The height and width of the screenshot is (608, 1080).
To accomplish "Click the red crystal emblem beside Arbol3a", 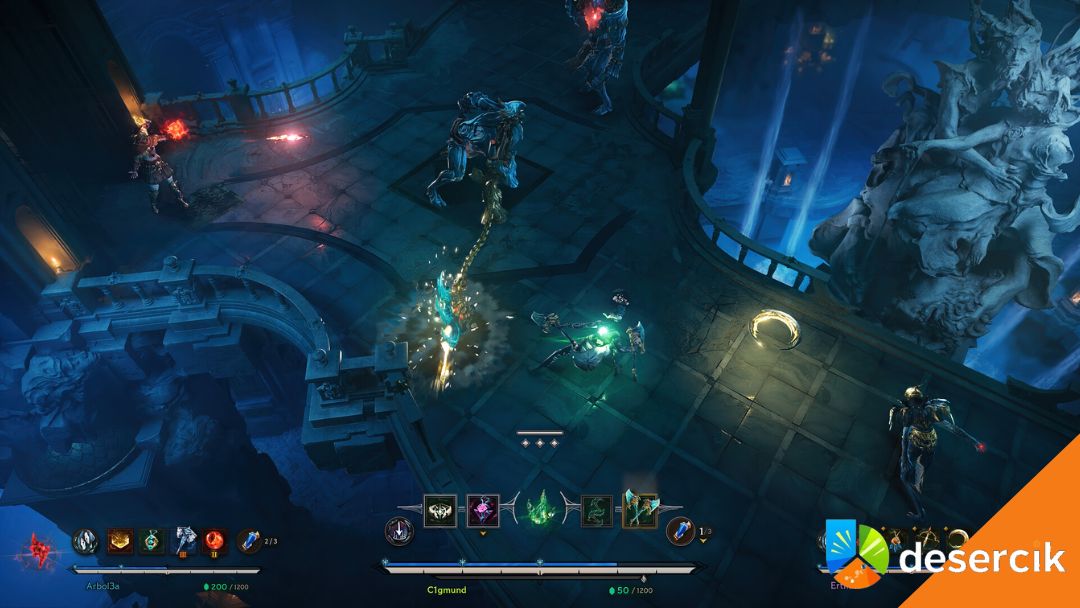I will [x=41, y=549].
